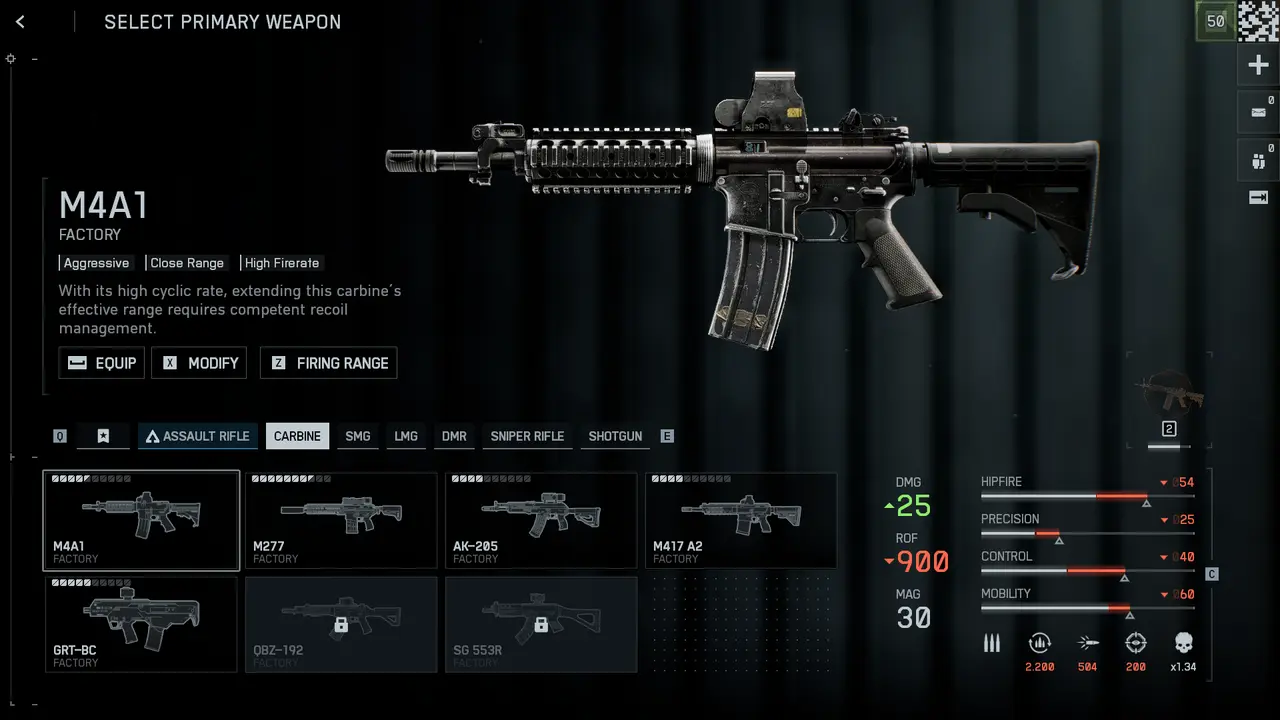Show the LMG weapon category
This screenshot has width=1280, height=720.
pyautogui.click(x=406, y=436)
